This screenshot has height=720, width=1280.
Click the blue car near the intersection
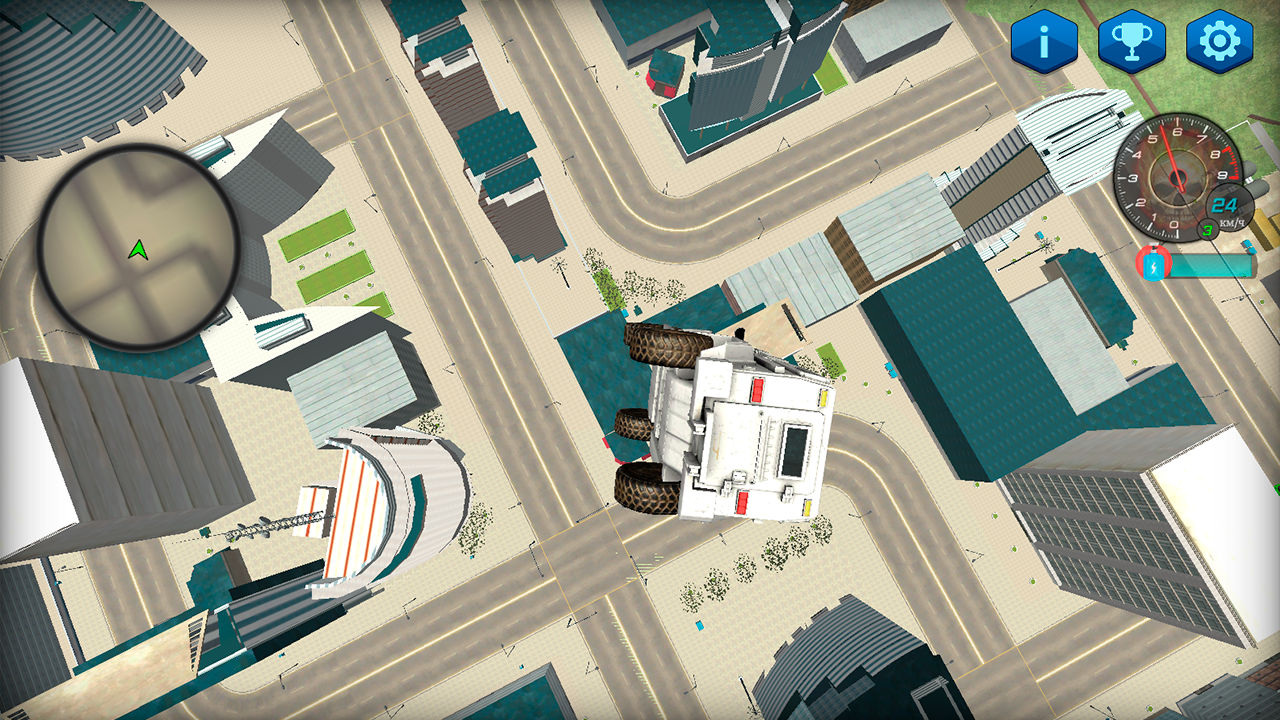[699, 626]
